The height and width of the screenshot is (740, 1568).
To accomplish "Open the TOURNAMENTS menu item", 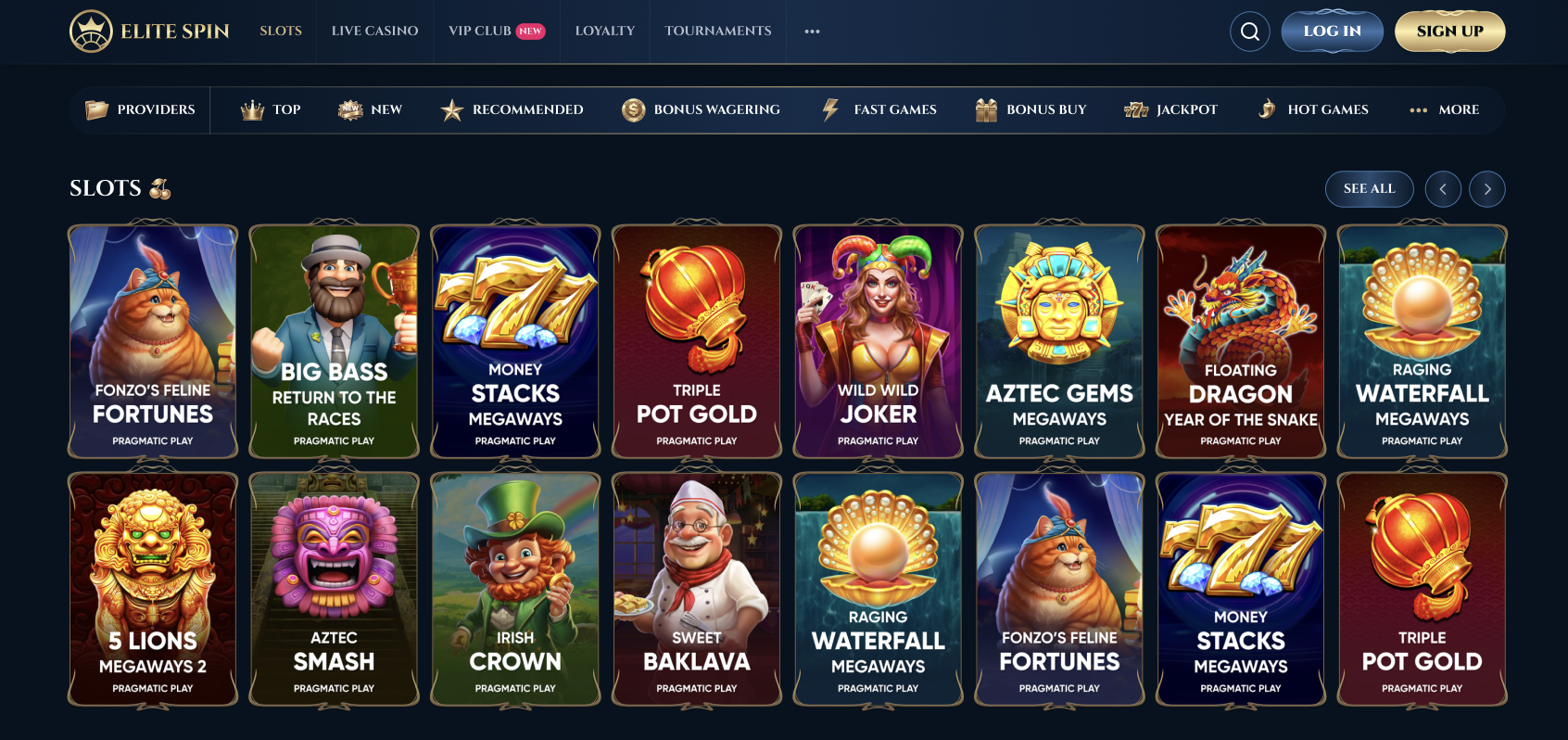I will [717, 31].
